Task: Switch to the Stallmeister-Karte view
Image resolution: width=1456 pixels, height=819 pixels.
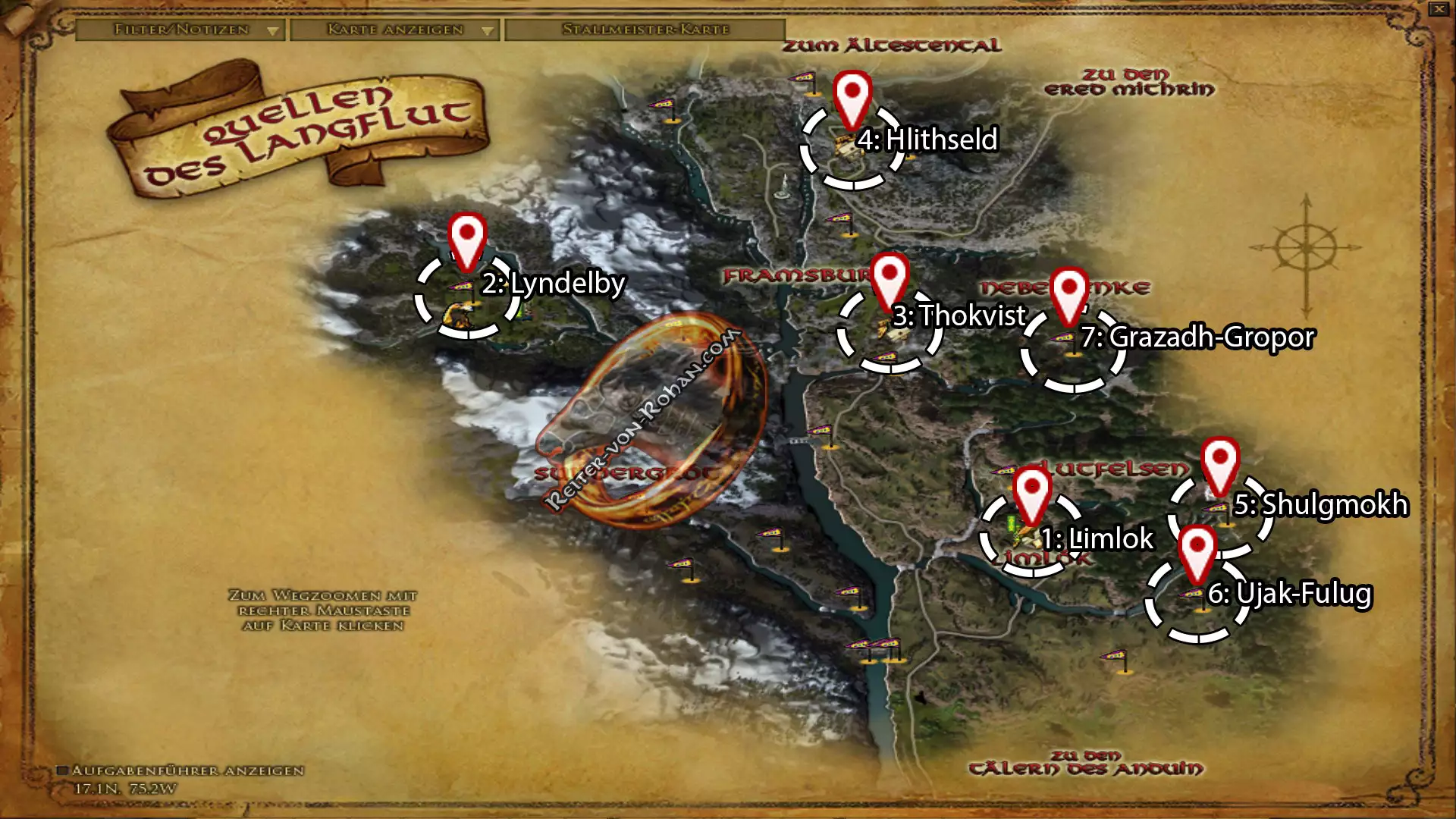Action: click(x=645, y=30)
